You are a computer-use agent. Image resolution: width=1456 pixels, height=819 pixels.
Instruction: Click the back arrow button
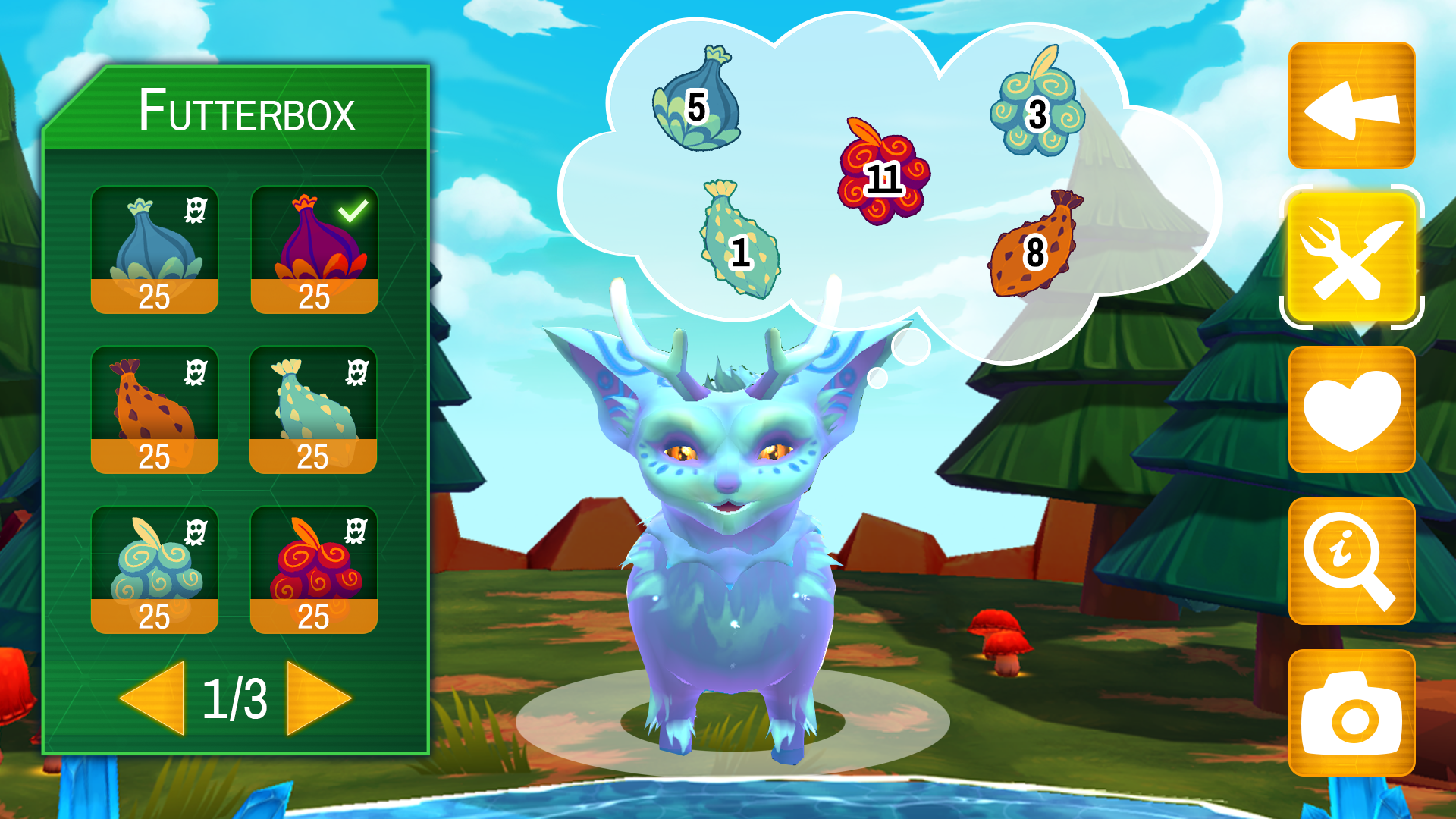[1351, 106]
